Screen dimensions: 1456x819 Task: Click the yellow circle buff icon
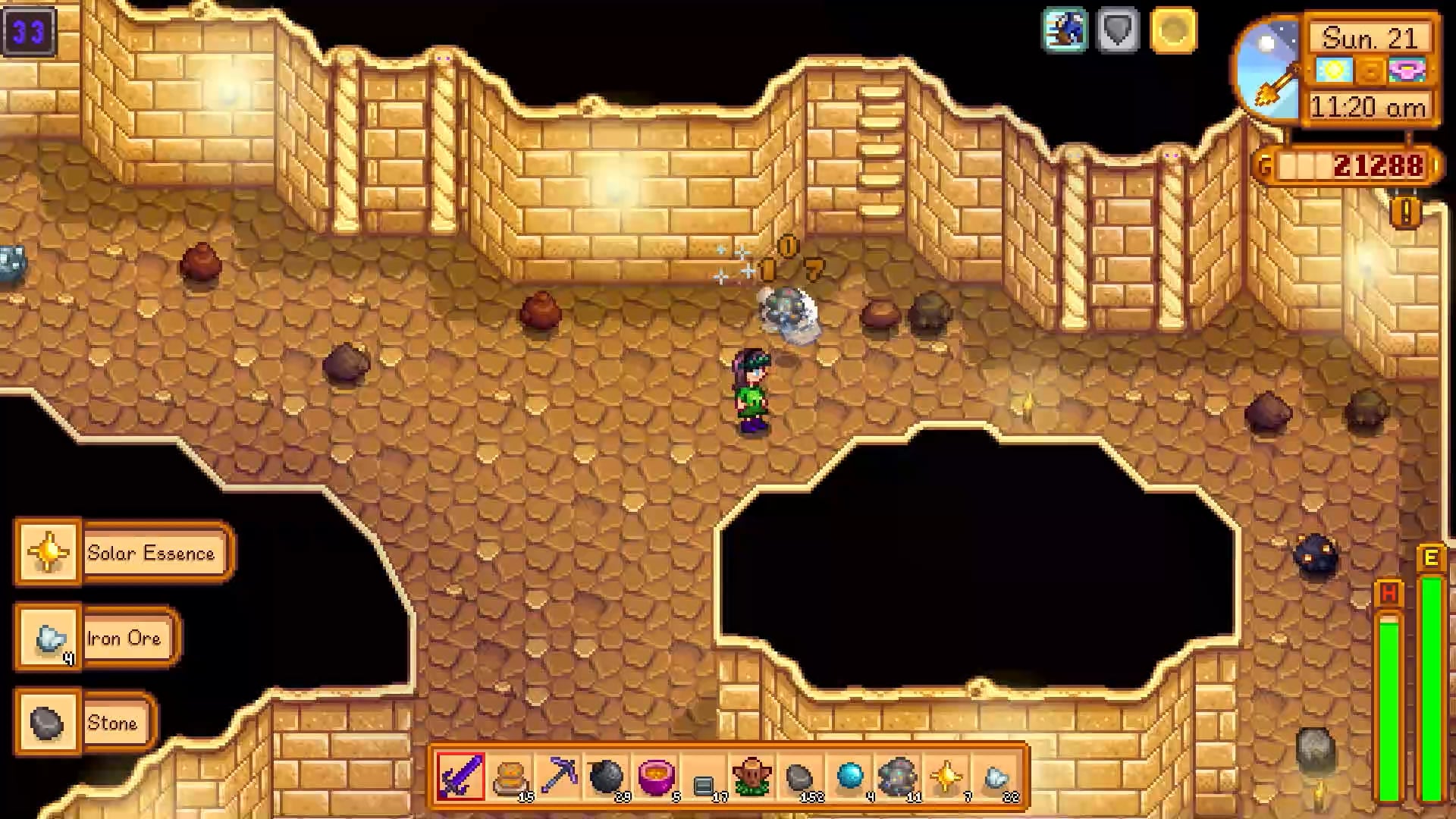click(x=1173, y=30)
